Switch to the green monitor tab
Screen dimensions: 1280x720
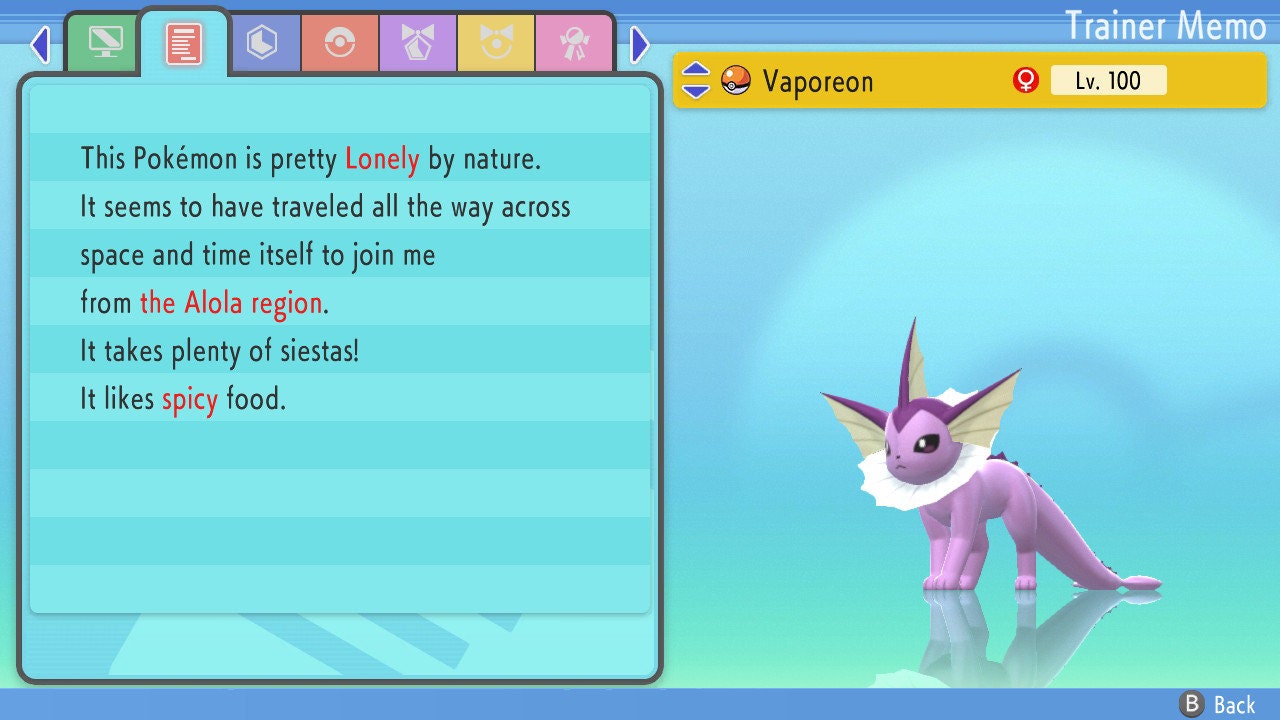tap(104, 43)
